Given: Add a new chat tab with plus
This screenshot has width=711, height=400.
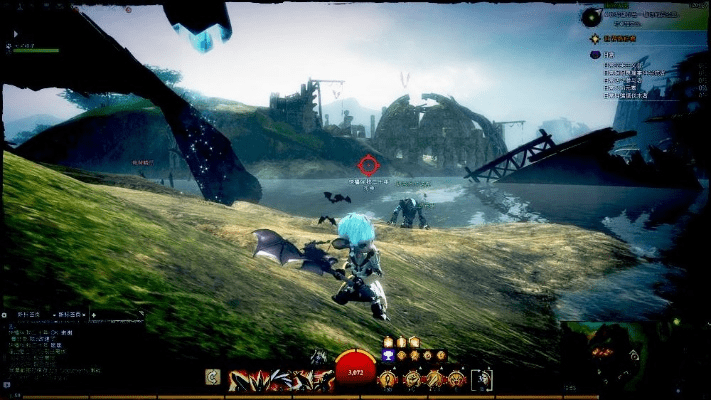Looking at the screenshot, I should click(x=93, y=315).
